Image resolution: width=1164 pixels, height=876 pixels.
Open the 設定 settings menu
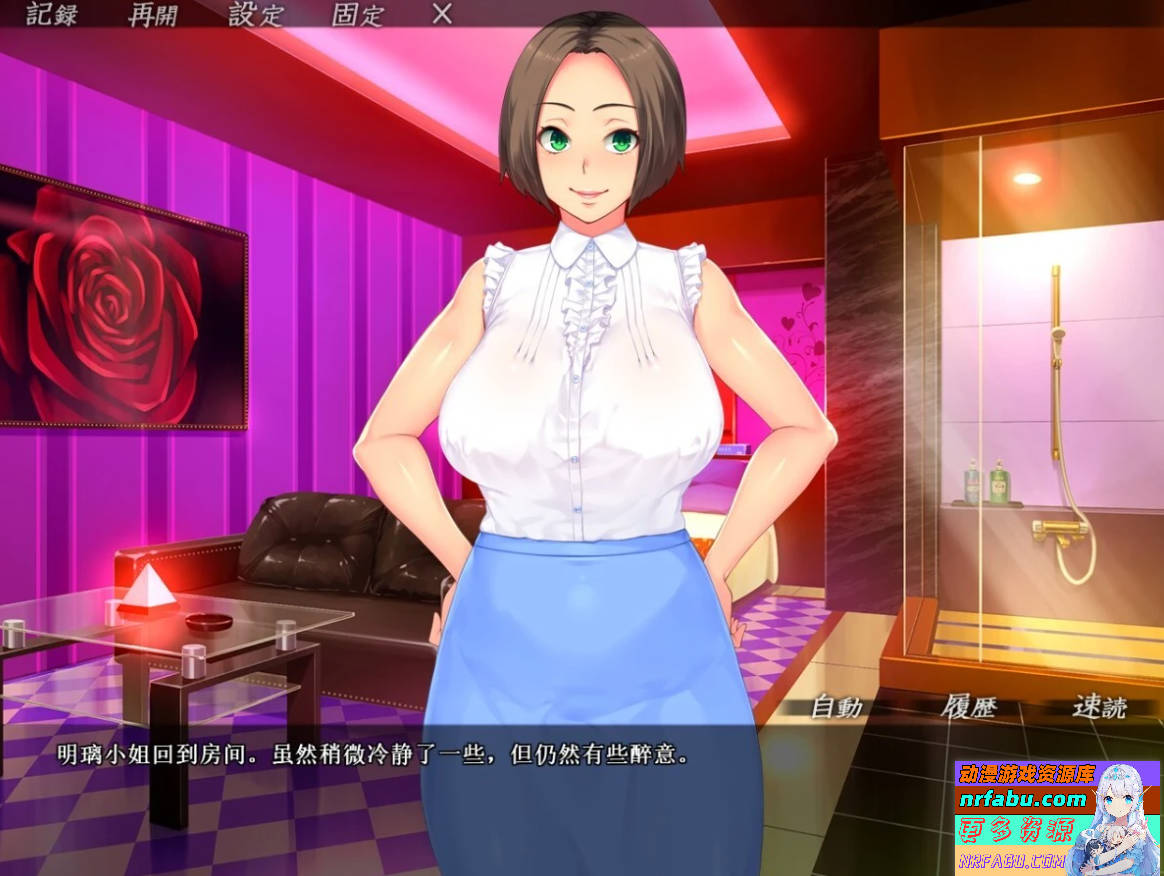pos(256,15)
